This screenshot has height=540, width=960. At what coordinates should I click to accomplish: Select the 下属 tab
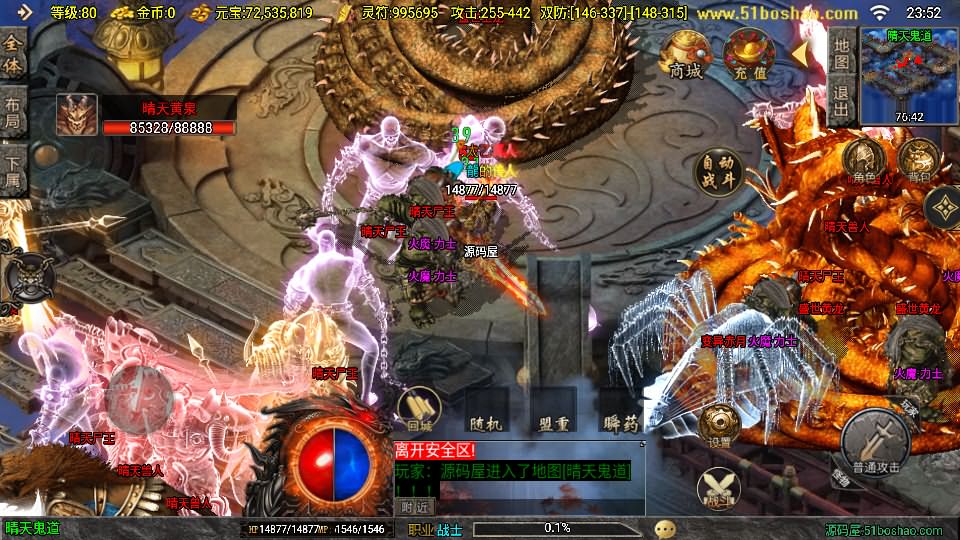tap(13, 168)
